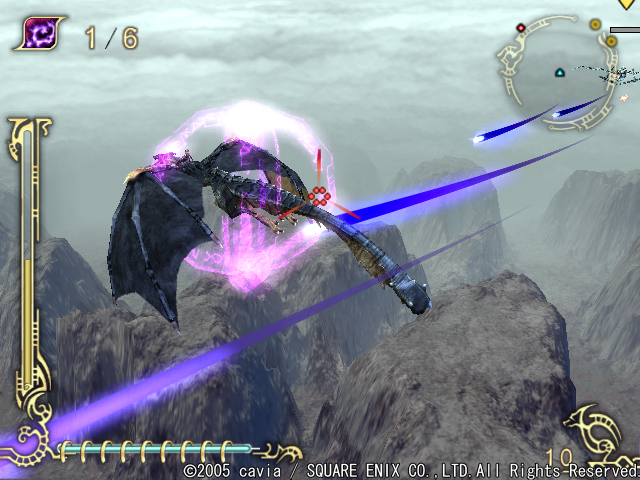Viewport: 640px width, 480px height.
Task: Click the teal marker on the radar
Action: click(560, 72)
